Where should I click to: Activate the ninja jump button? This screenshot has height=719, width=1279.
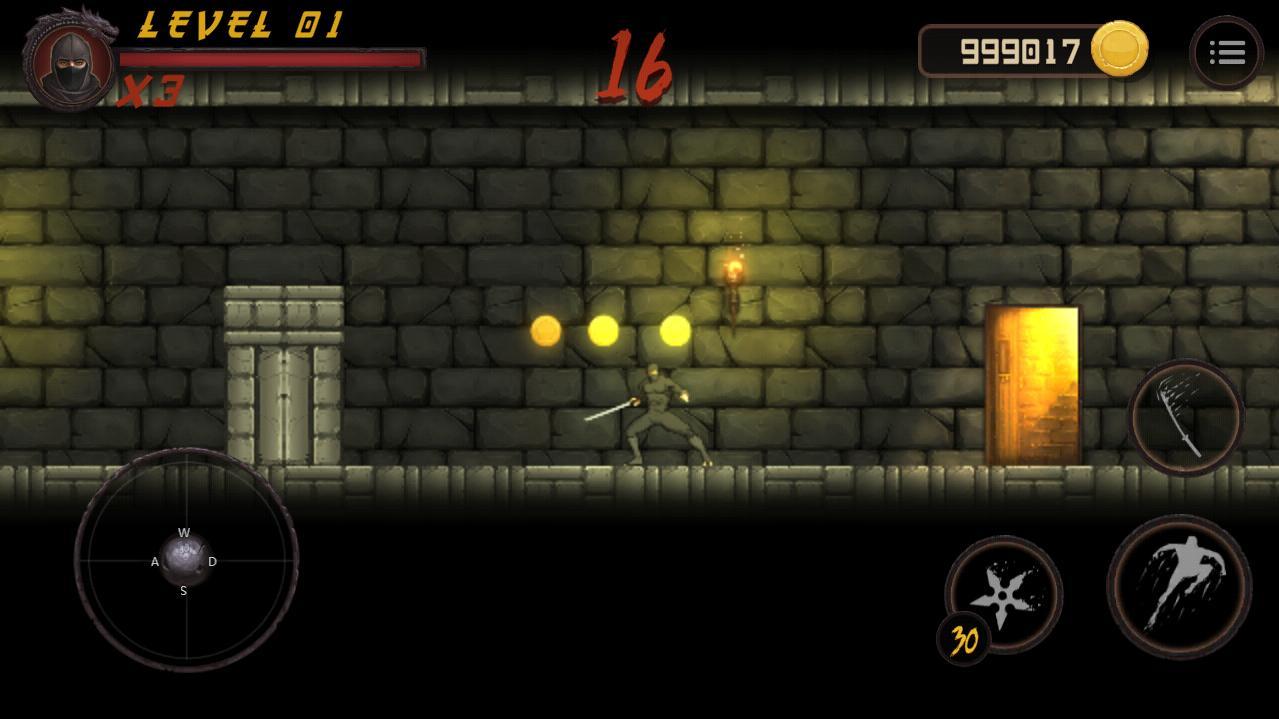[1179, 586]
